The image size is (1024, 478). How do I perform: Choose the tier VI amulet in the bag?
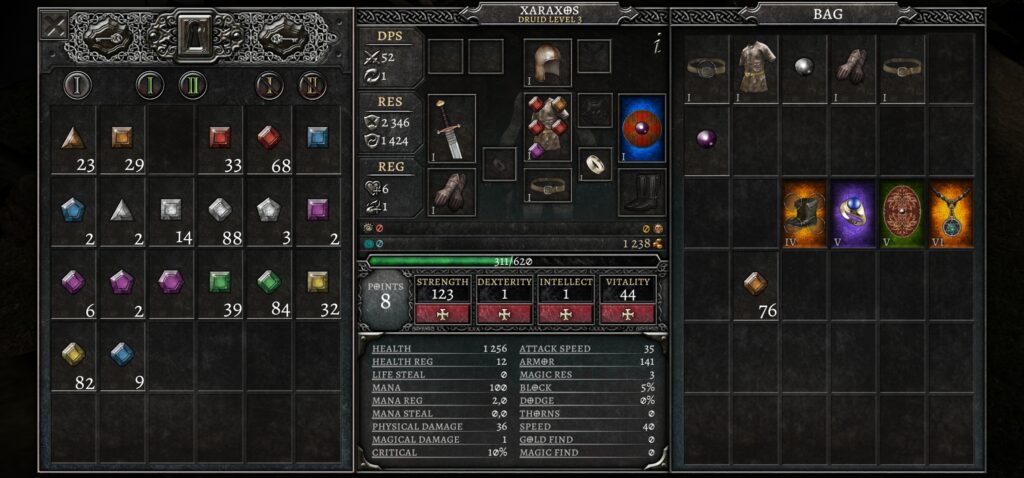950,213
